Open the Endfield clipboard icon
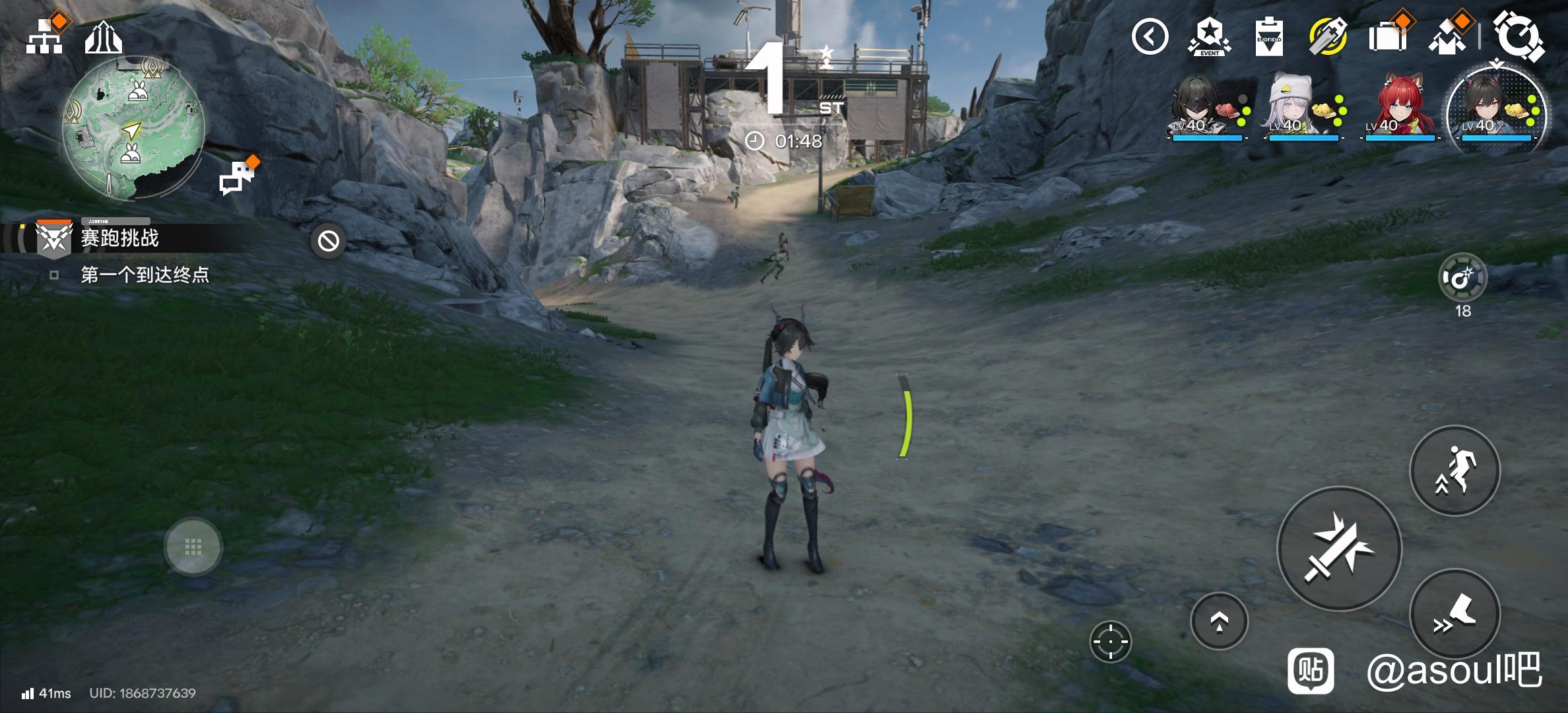Screen dimensions: 1568x713 (x=1268, y=38)
